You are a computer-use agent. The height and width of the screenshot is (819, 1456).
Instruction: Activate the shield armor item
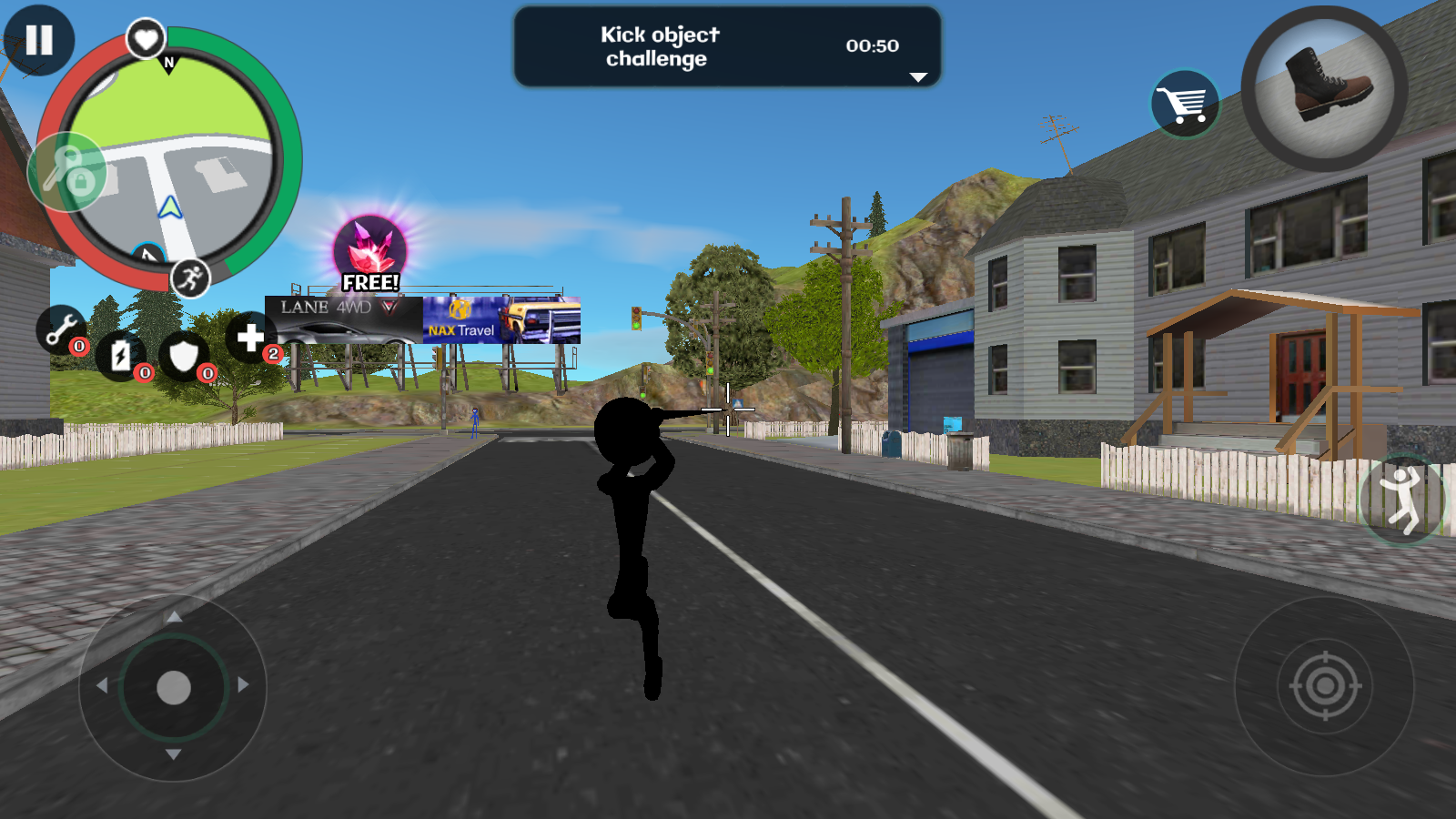pos(184,356)
